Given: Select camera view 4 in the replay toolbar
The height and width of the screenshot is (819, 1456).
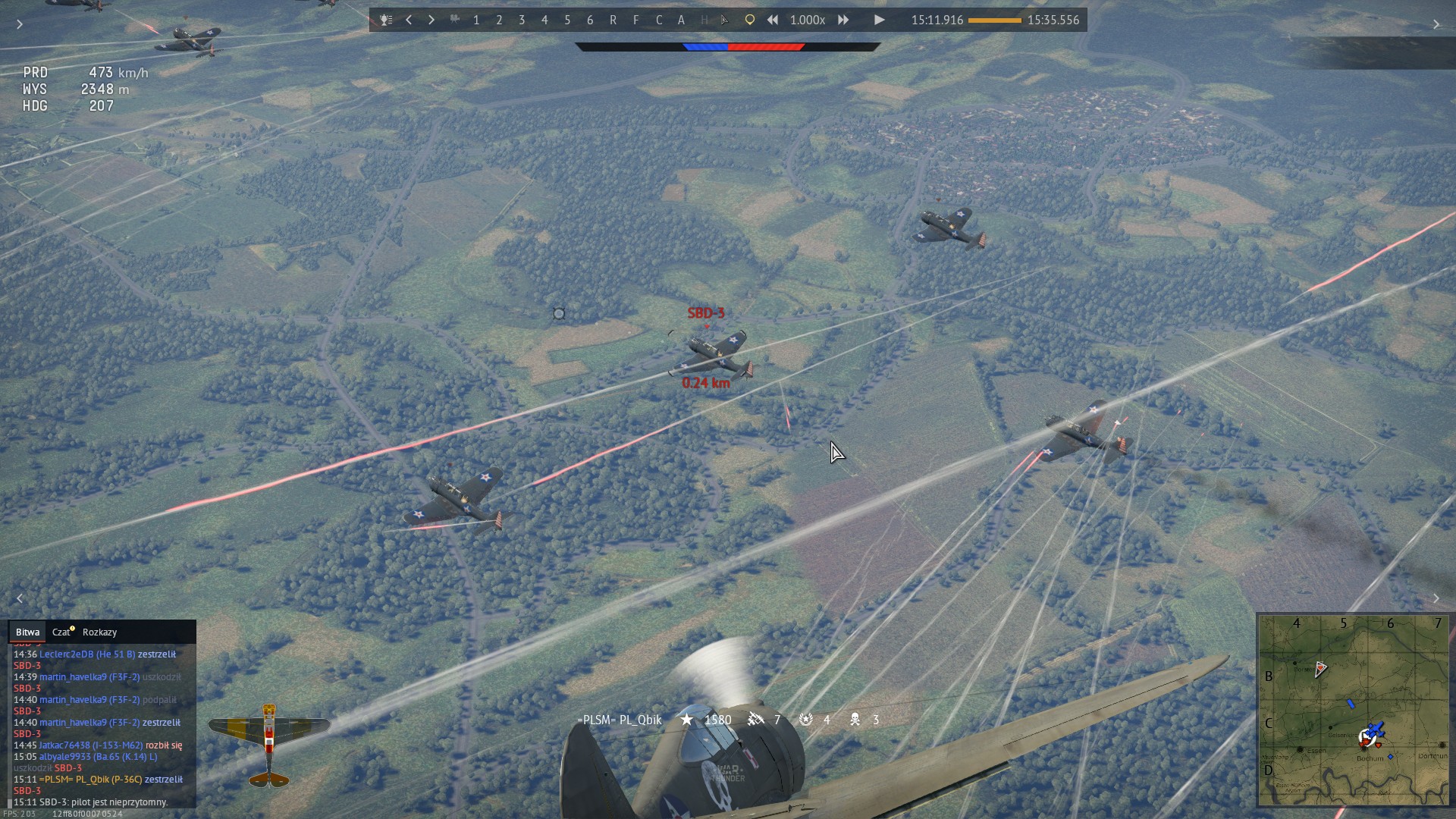Looking at the screenshot, I should tap(544, 20).
